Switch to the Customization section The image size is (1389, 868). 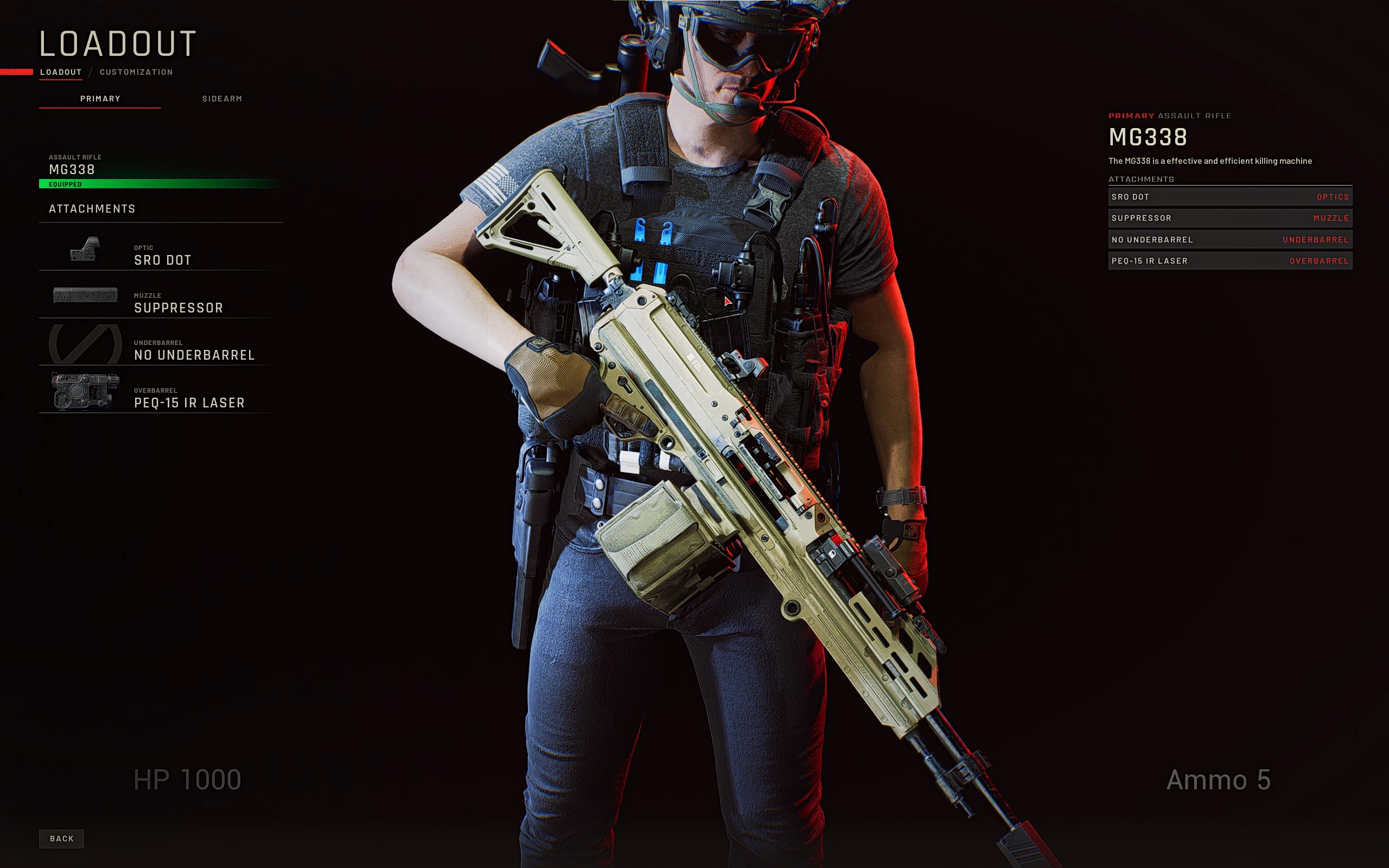point(136,72)
